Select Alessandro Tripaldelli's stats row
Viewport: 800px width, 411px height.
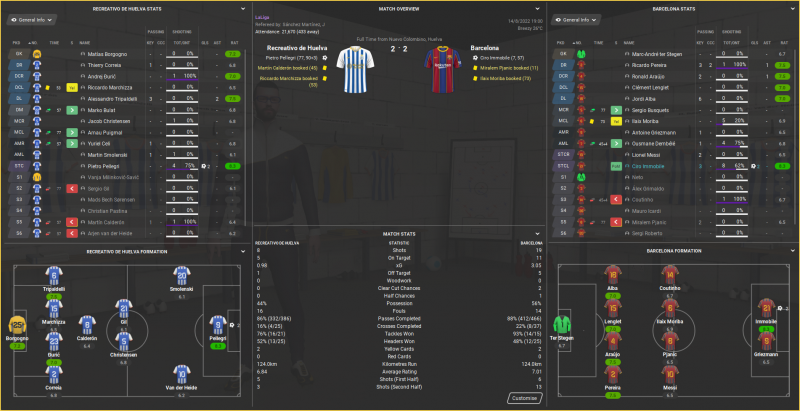[x=111, y=99]
